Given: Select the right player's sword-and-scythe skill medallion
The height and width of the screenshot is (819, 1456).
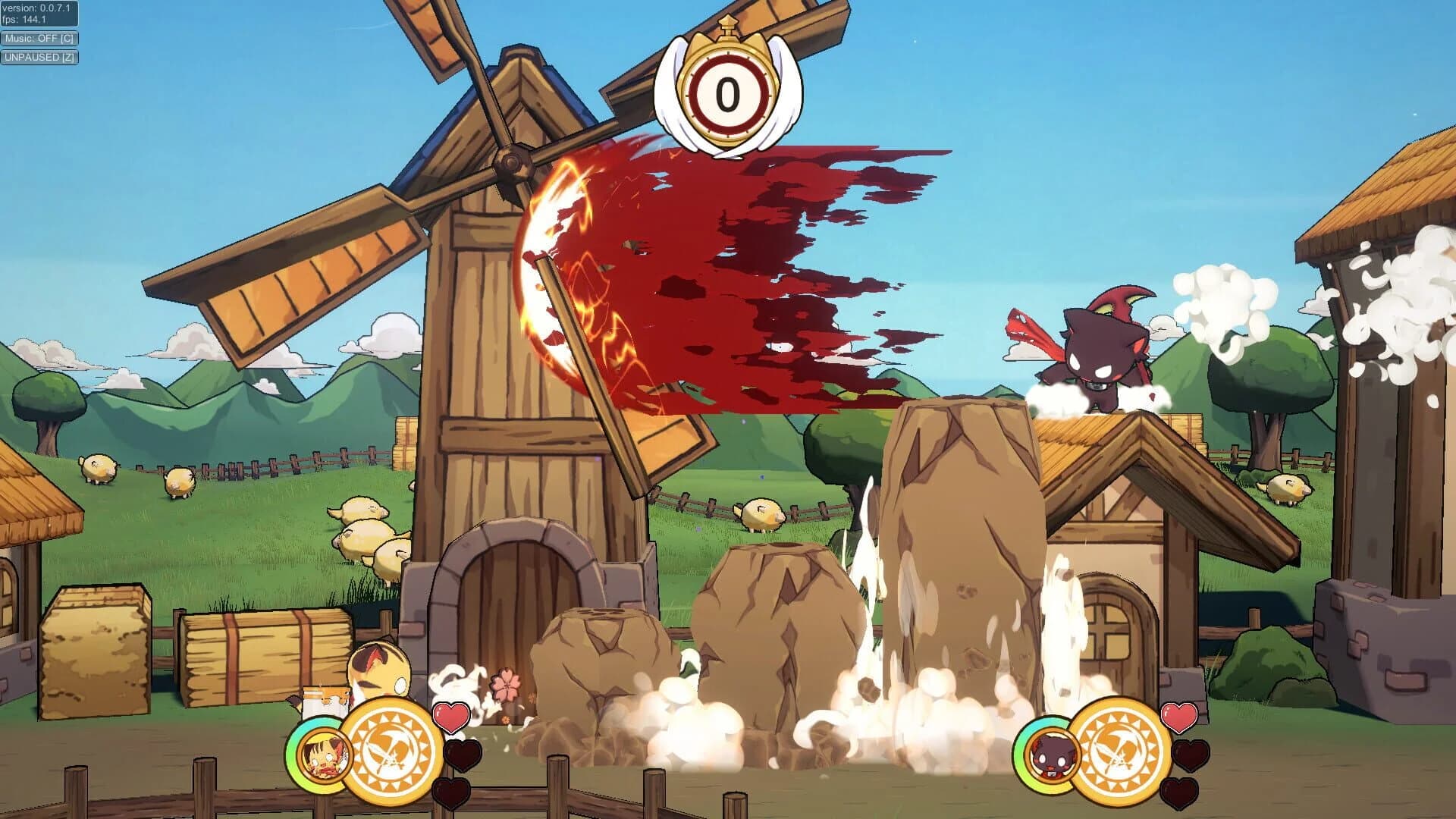Looking at the screenshot, I should click(1119, 751).
